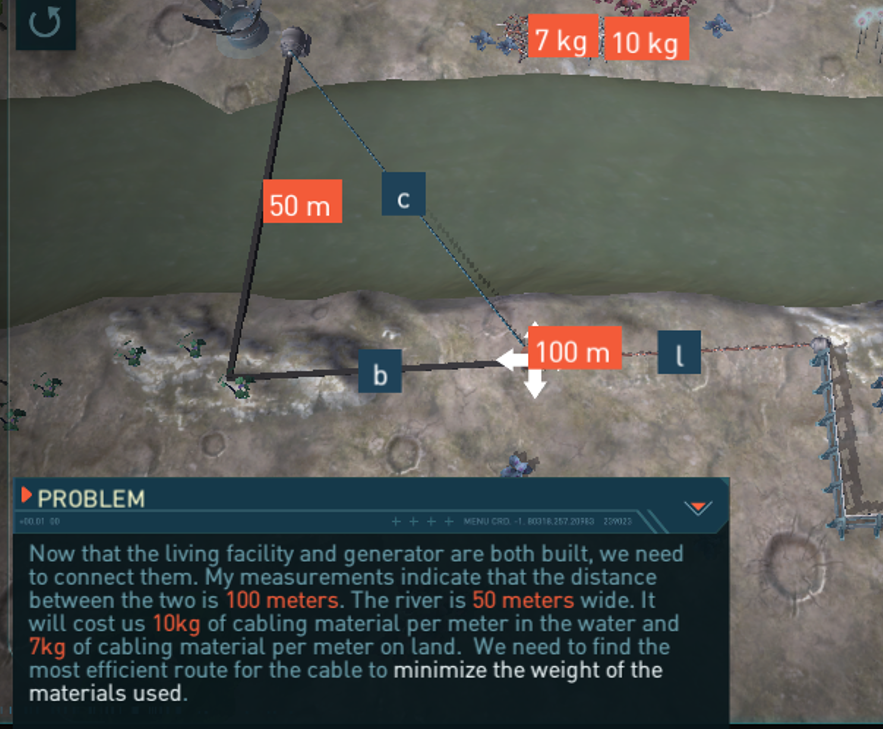
Task: Select the white four-way arrow cable handle
Action: [x=533, y=360]
